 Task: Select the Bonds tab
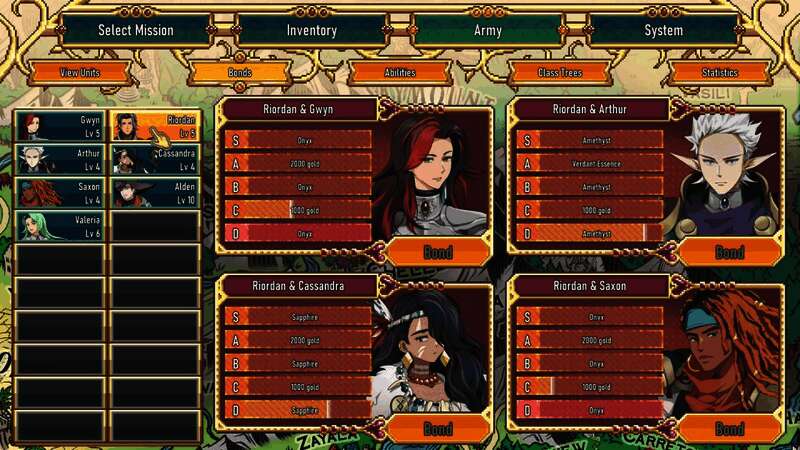[x=240, y=73]
